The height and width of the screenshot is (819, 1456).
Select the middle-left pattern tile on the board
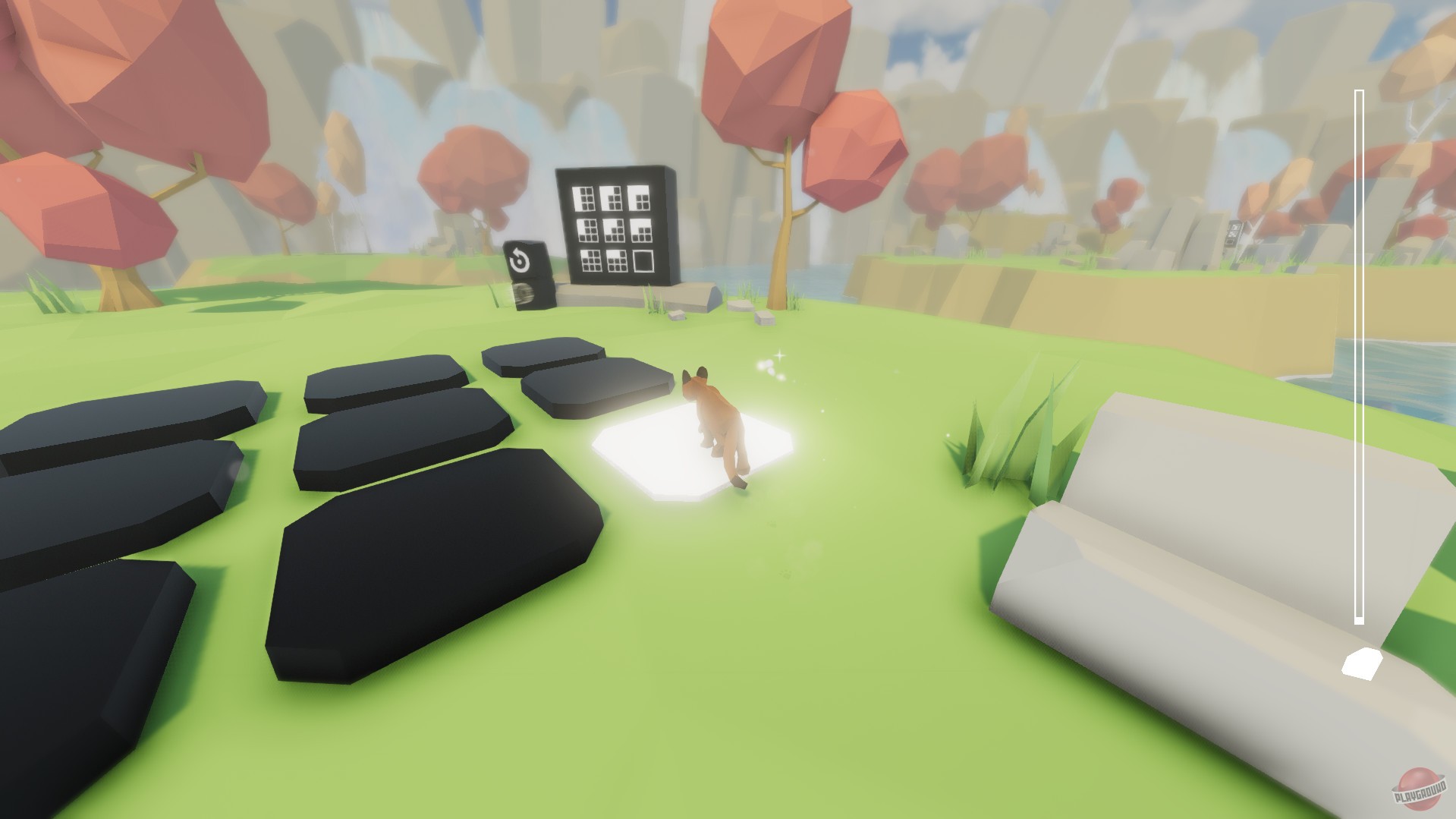click(589, 231)
